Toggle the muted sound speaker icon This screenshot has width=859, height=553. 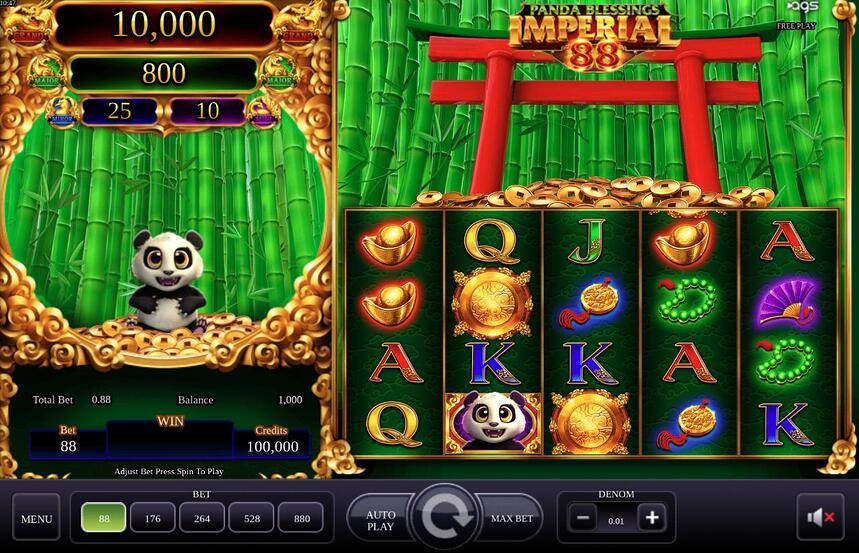click(820, 518)
